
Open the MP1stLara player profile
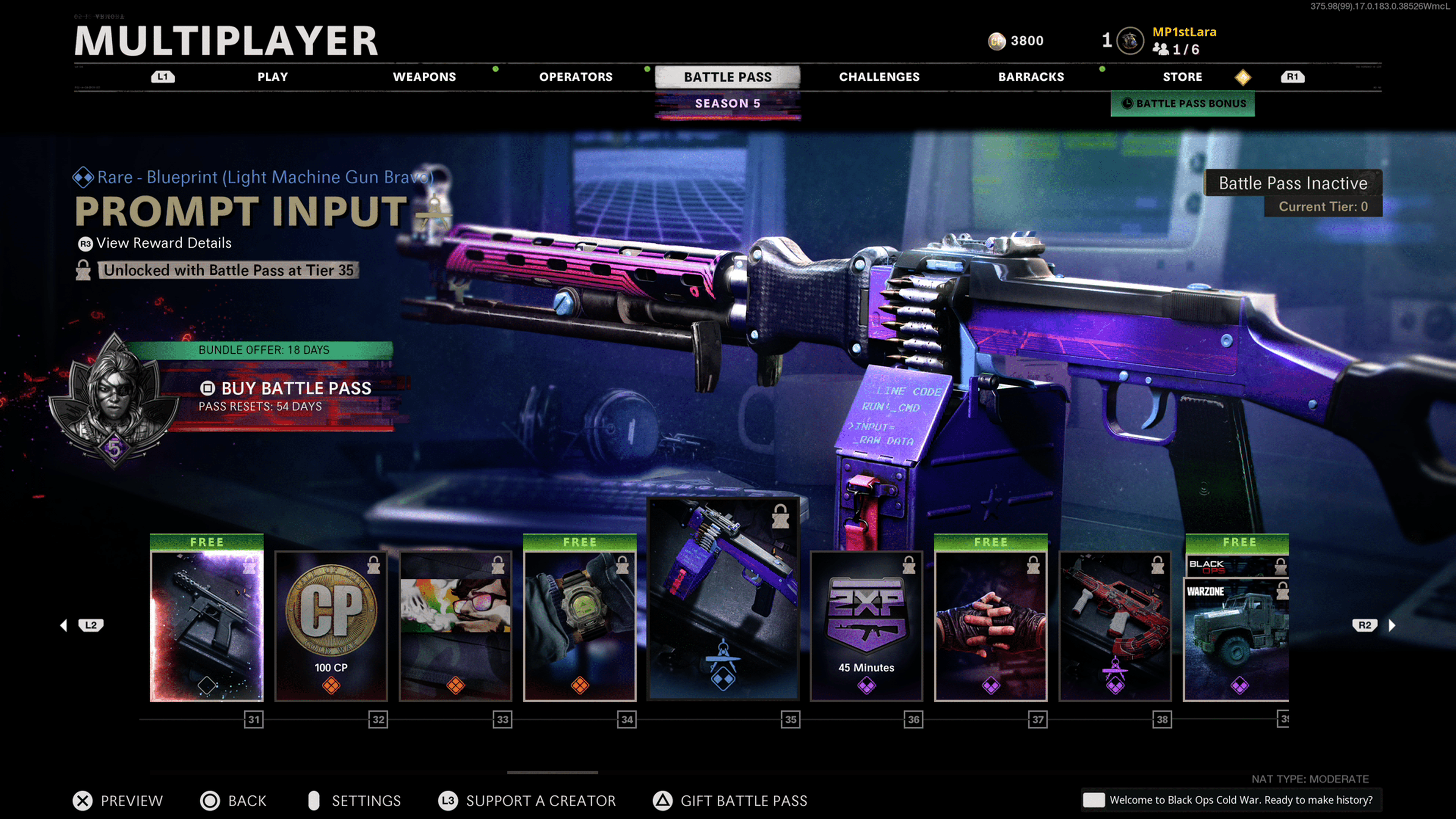point(1184,32)
